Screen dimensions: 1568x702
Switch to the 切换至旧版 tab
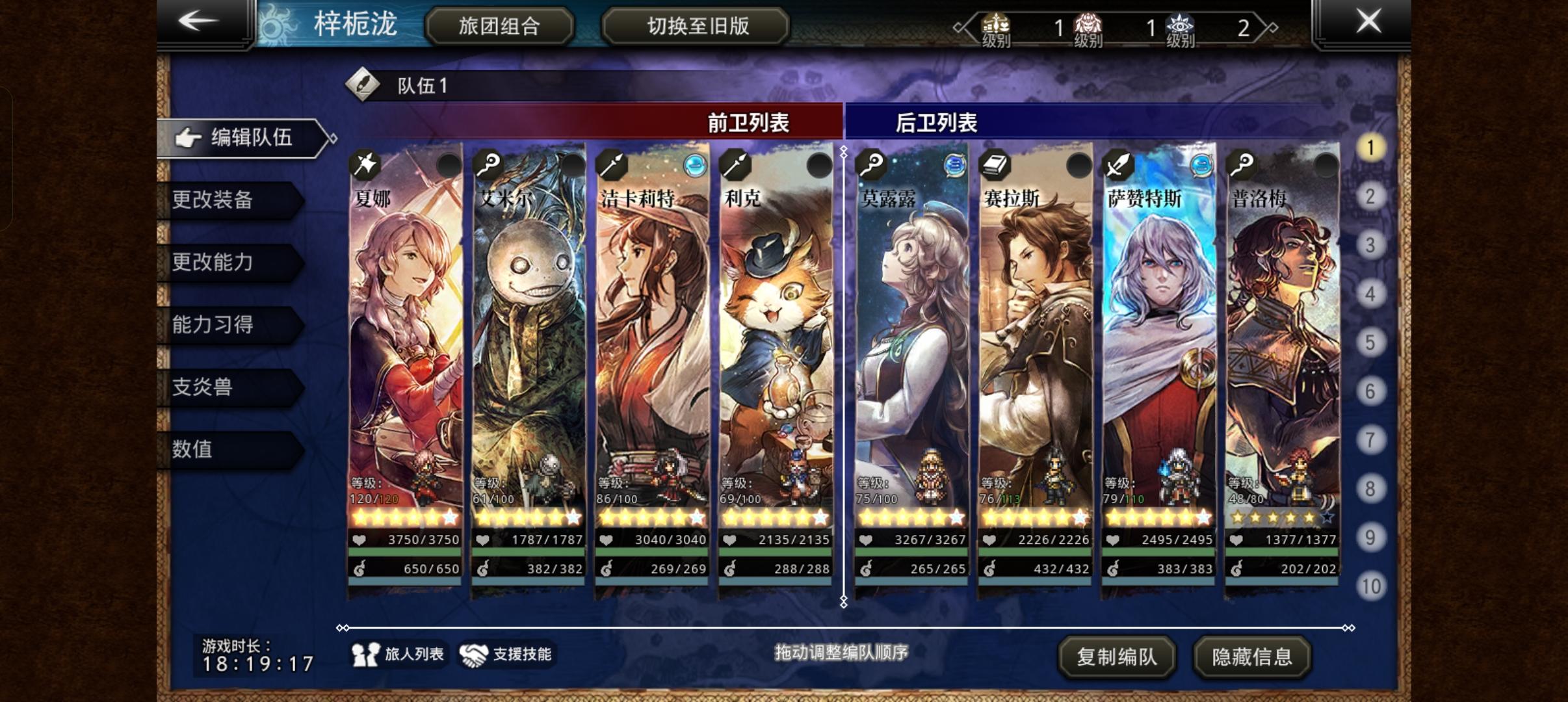pyautogui.click(x=696, y=27)
